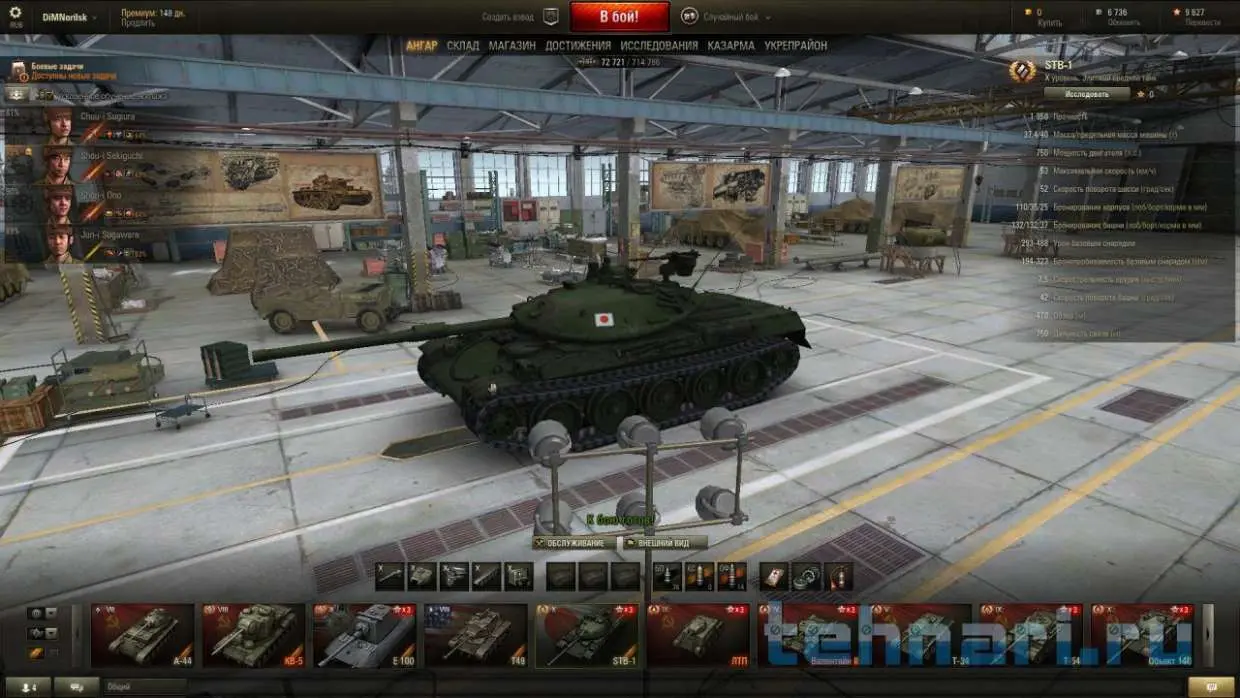
Task: Click the Исследовать button for STB-1
Action: pyautogui.click(x=1087, y=94)
